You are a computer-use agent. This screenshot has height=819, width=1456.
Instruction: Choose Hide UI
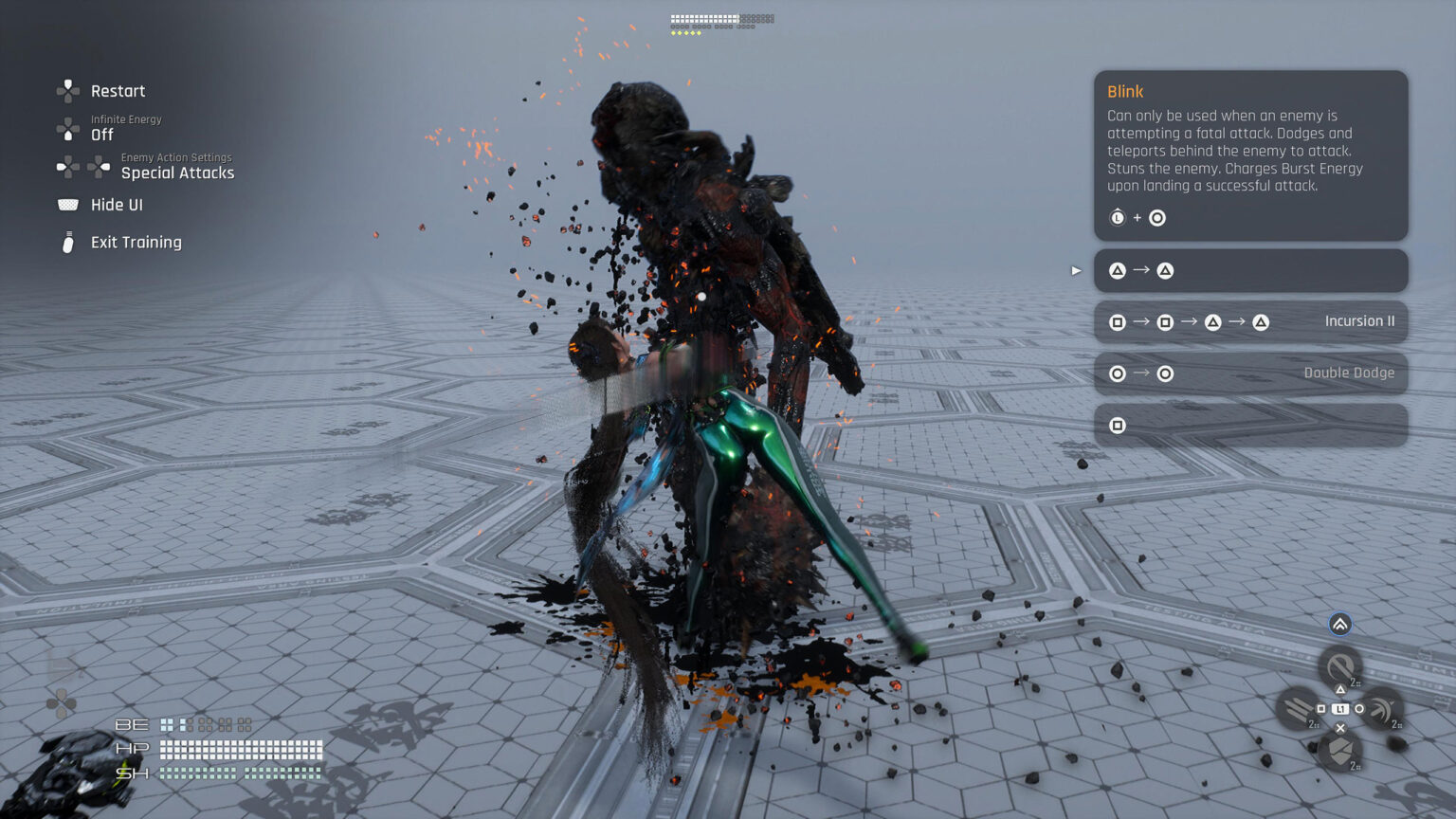point(116,205)
